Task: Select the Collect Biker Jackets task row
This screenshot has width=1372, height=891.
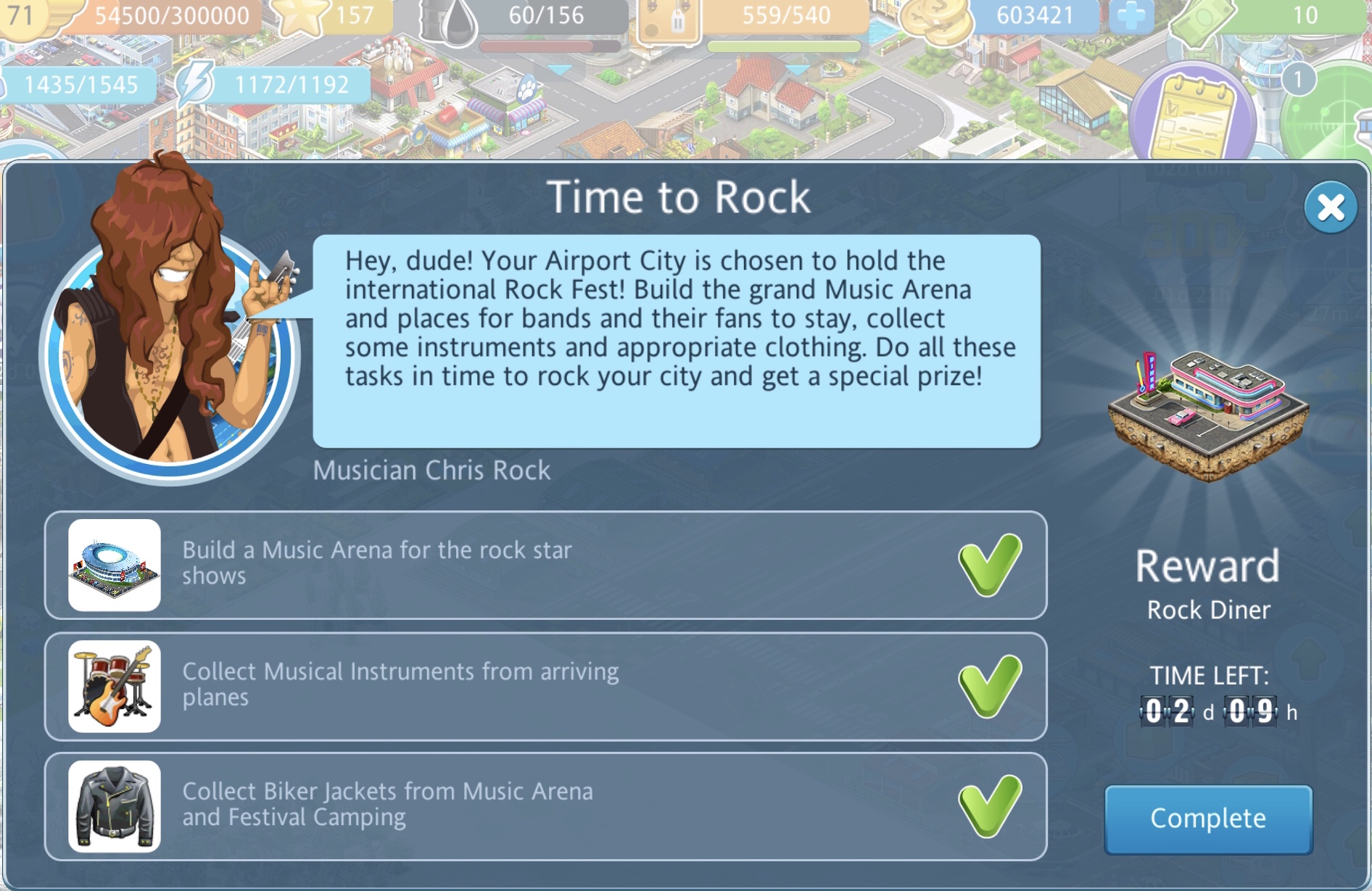Action: point(545,806)
